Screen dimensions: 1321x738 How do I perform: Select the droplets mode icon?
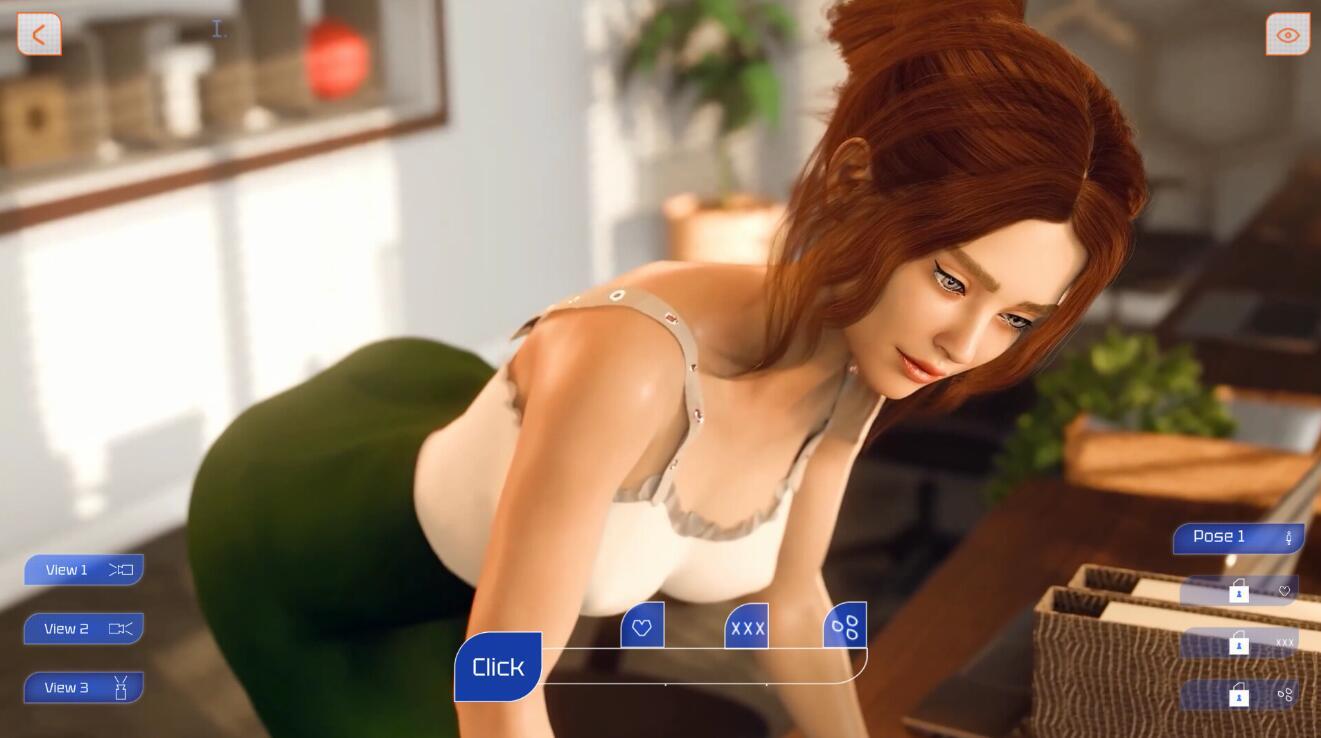[843, 625]
